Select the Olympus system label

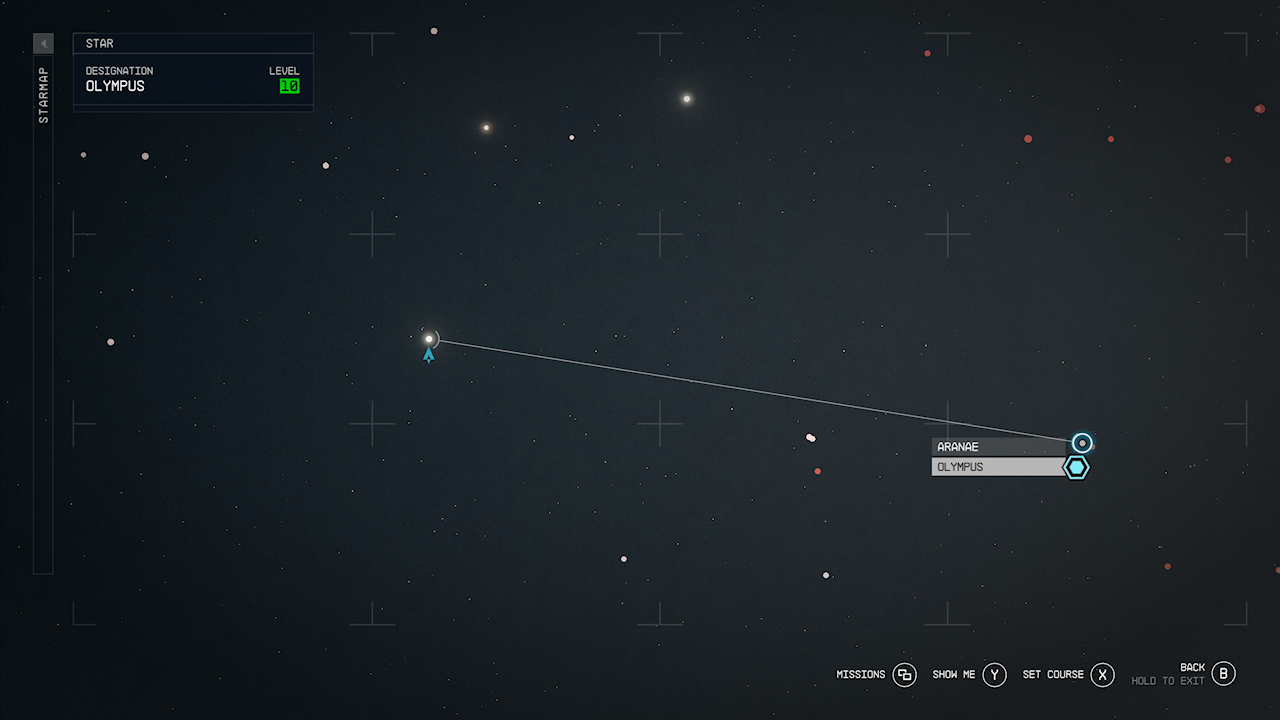coord(998,467)
